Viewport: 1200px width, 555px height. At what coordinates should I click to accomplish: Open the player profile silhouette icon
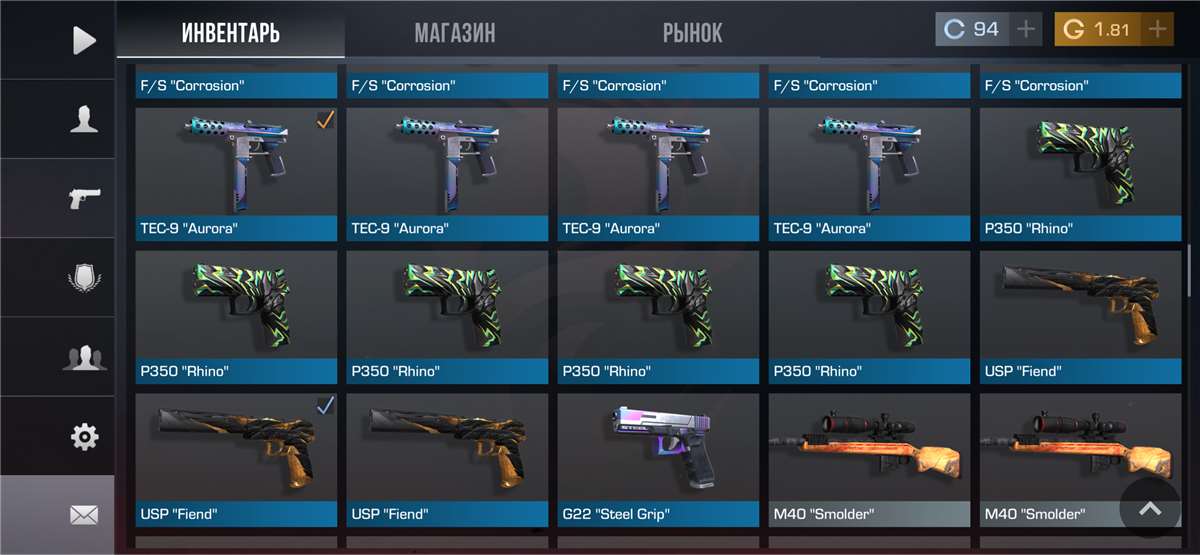pos(84,120)
